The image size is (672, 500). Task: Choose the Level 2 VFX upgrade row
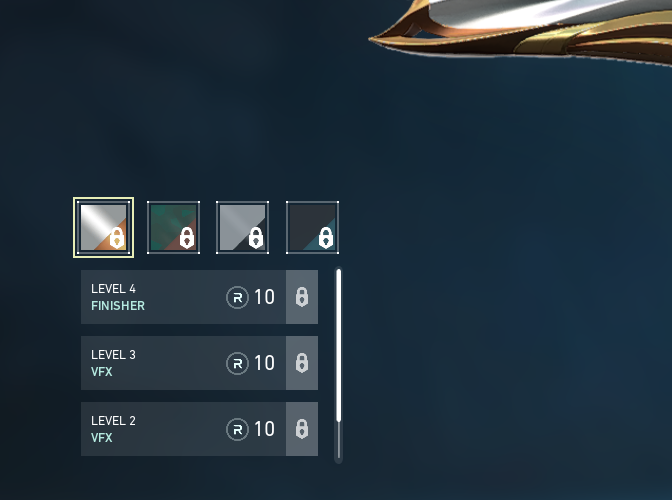tap(183, 429)
